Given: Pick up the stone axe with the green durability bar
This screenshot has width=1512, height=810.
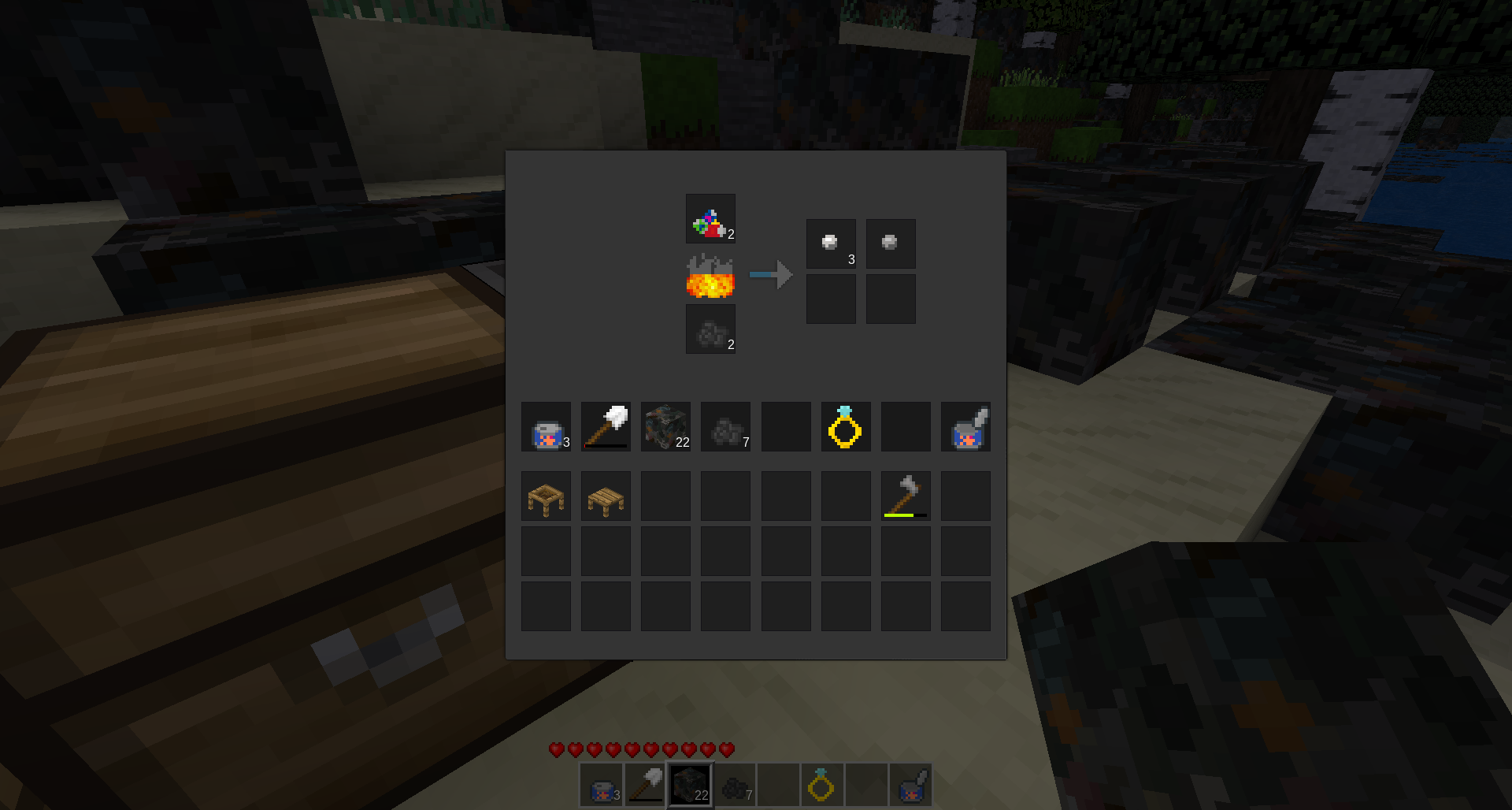Looking at the screenshot, I should coord(906,496).
